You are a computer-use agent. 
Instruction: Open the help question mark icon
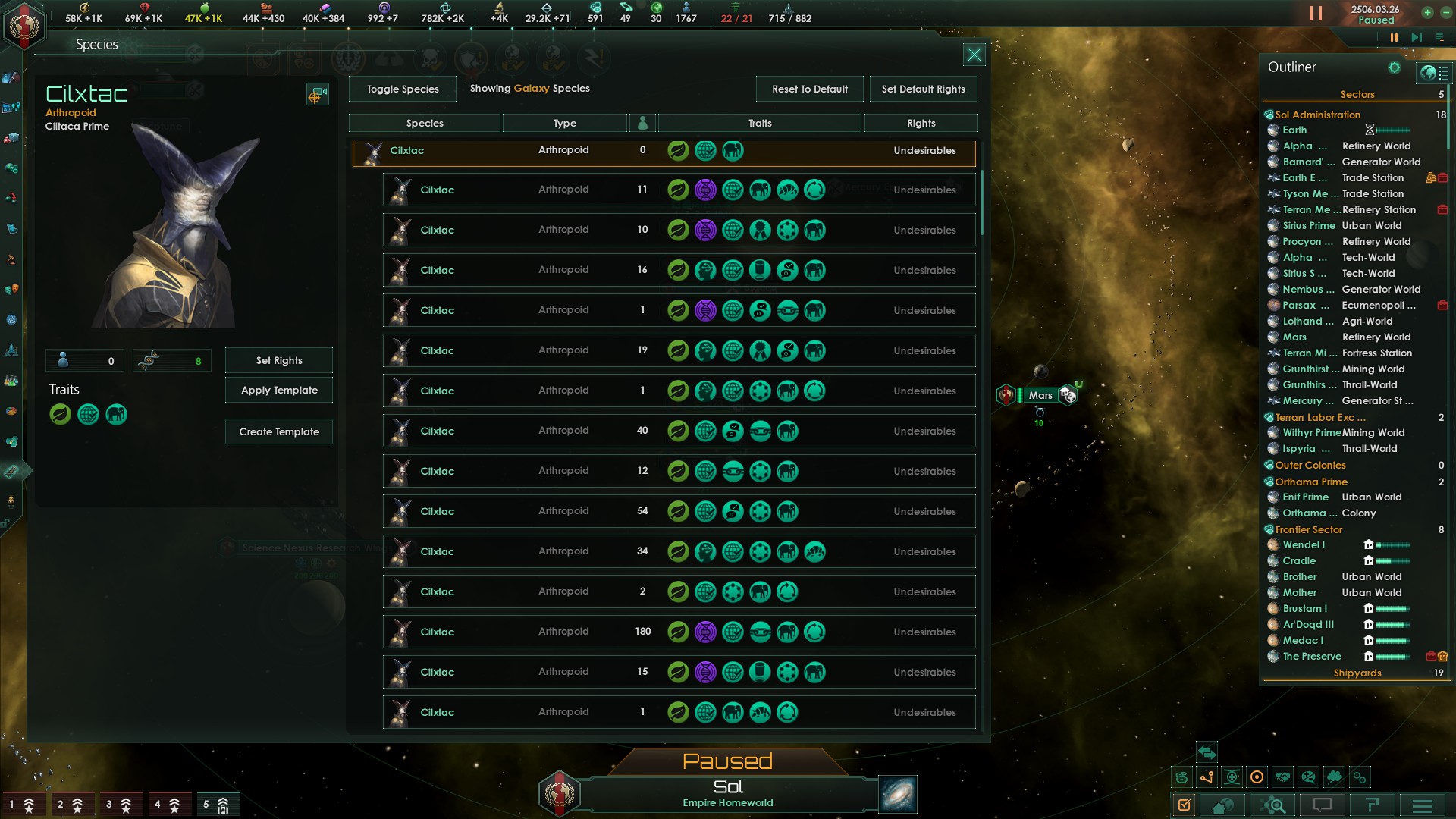[1373, 805]
